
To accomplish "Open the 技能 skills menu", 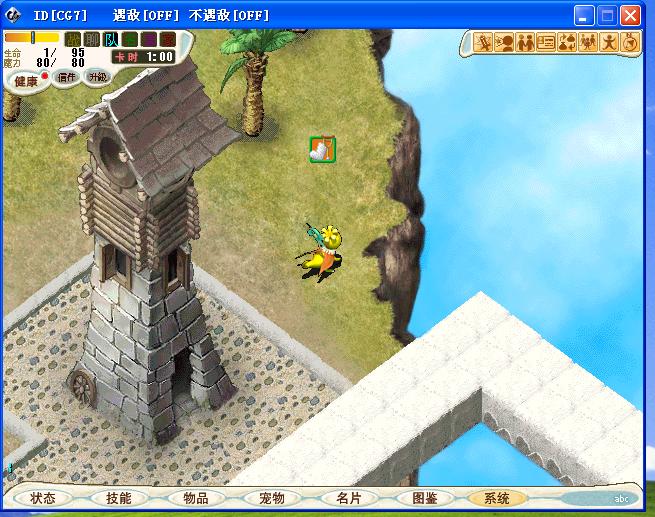I will tap(118, 497).
